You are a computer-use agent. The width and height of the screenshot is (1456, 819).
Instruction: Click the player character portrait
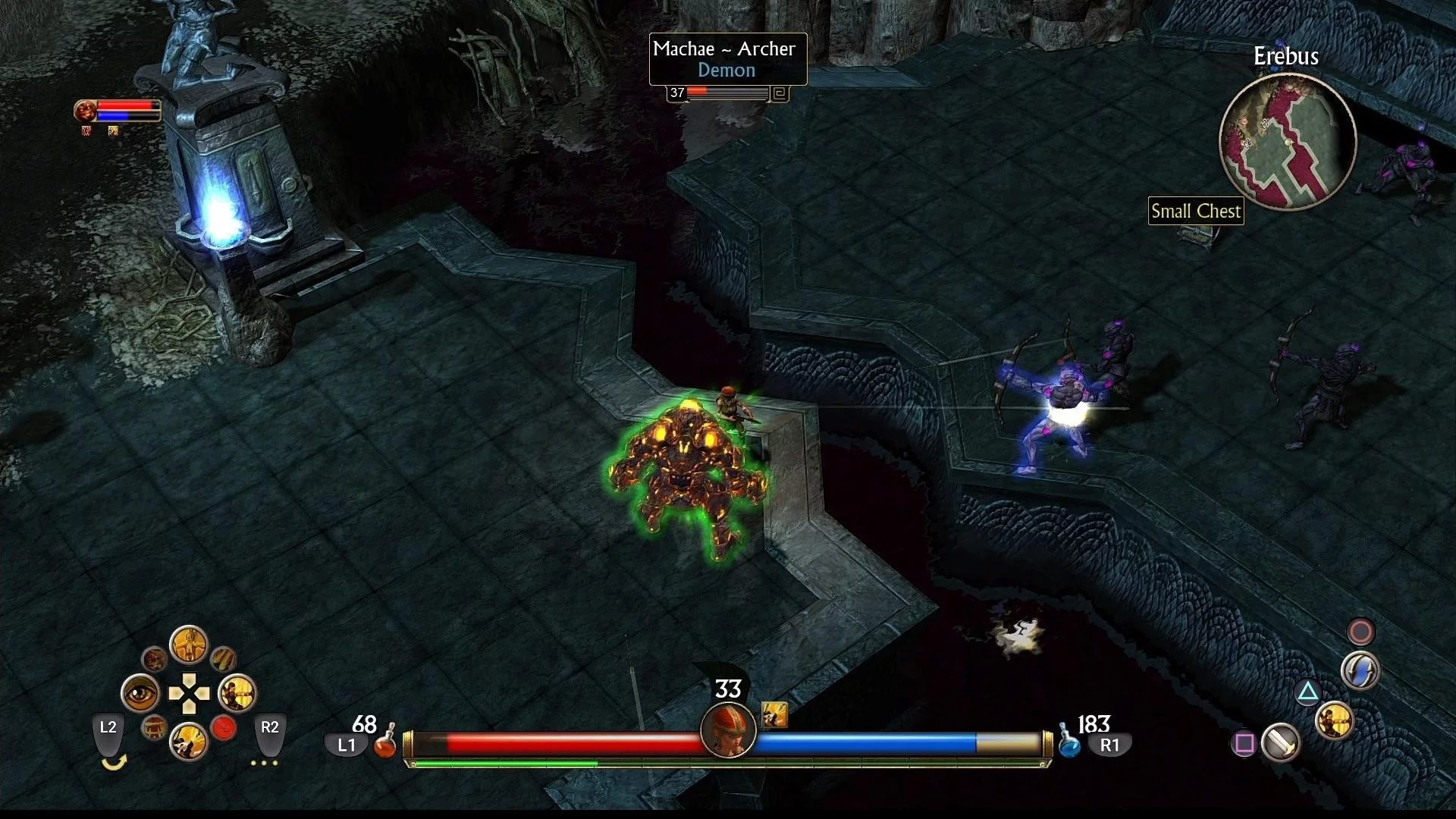728,730
